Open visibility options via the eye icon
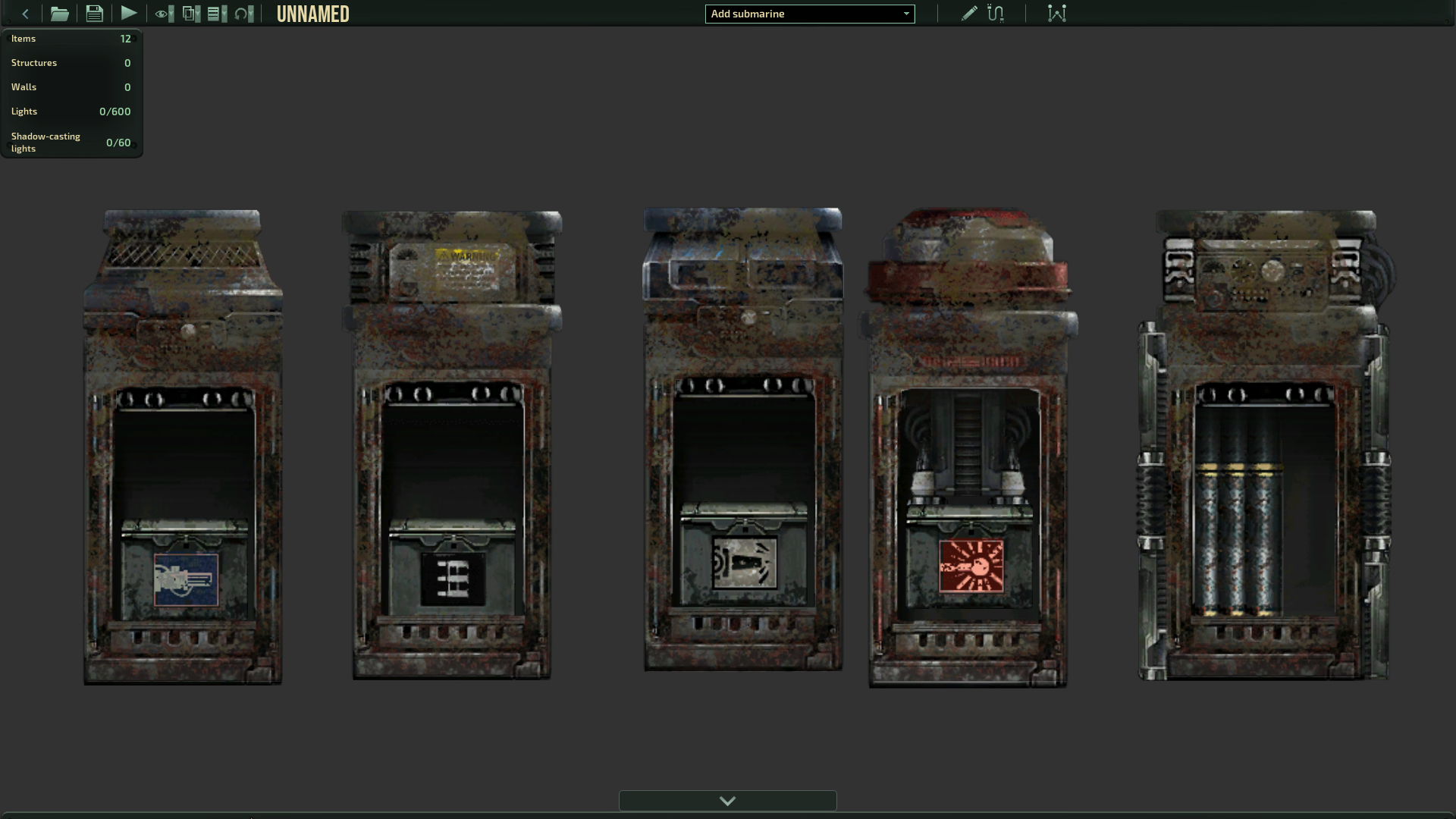 161,14
